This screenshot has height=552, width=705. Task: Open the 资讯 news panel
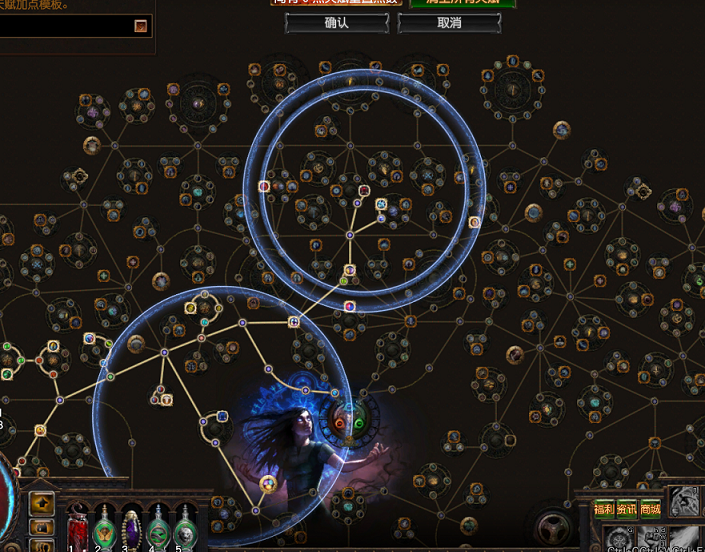pos(627,509)
